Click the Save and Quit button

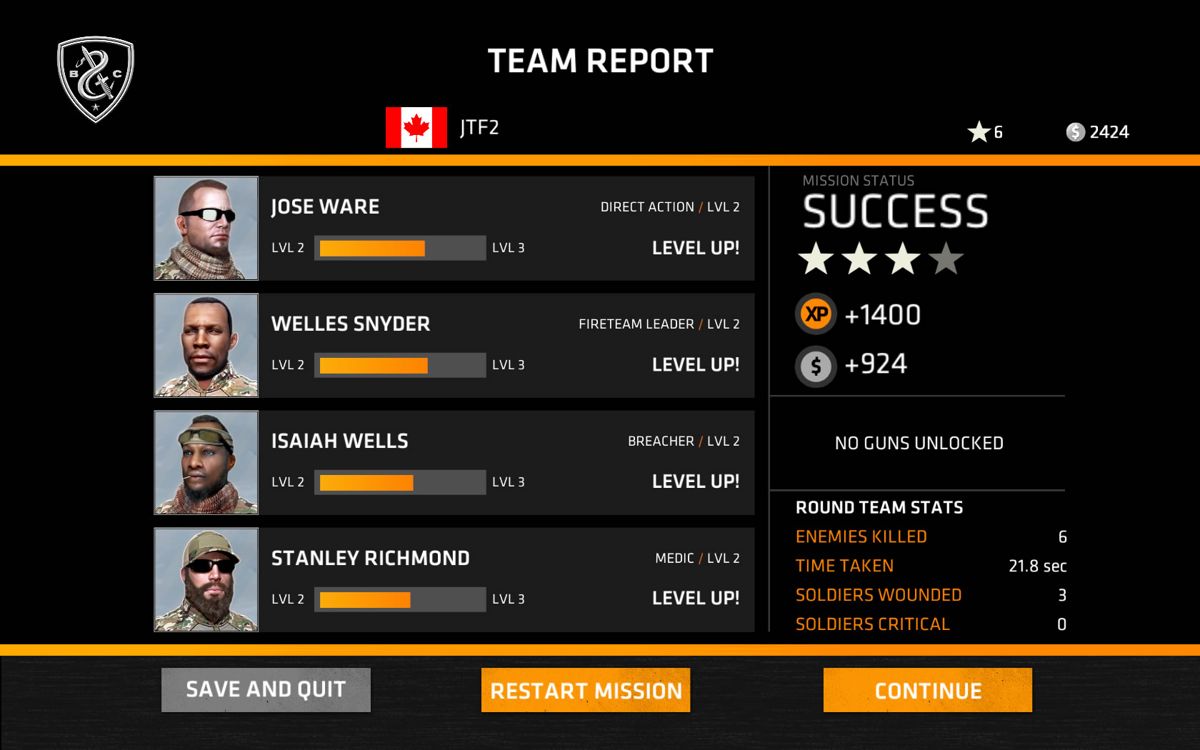266,690
